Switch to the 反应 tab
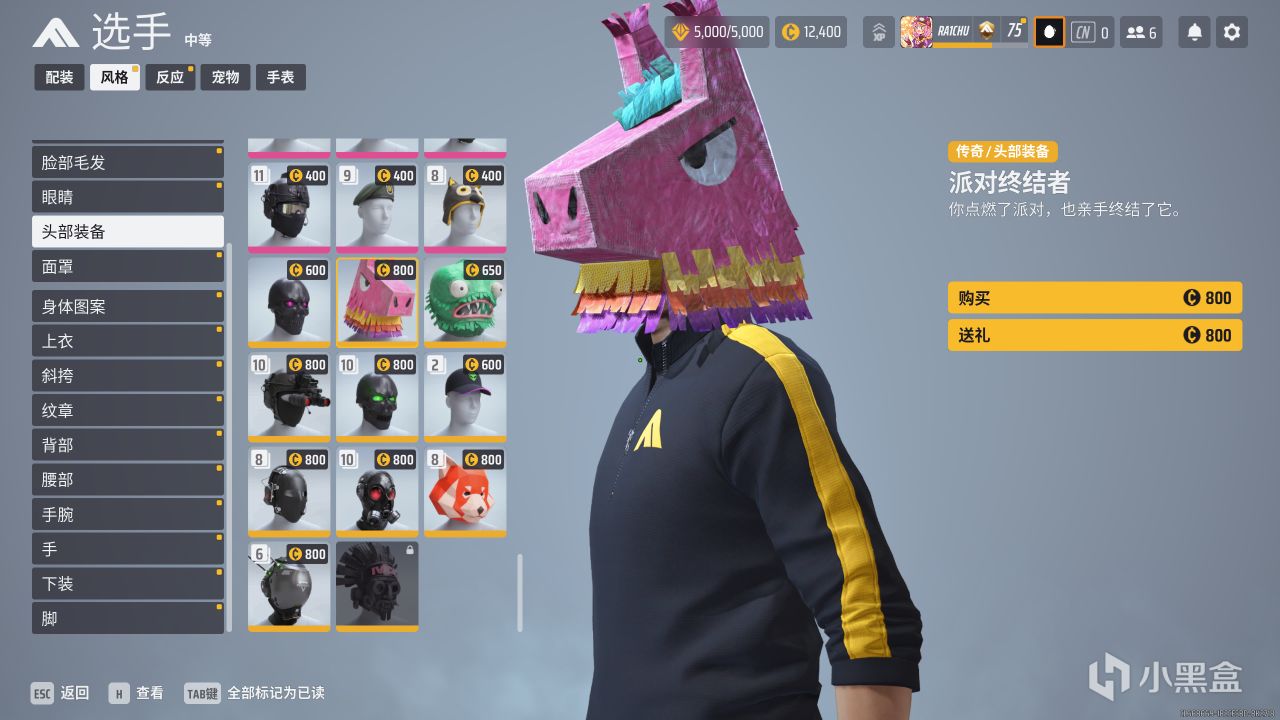This screenshot has width=1280, height=720. (169, 76)
